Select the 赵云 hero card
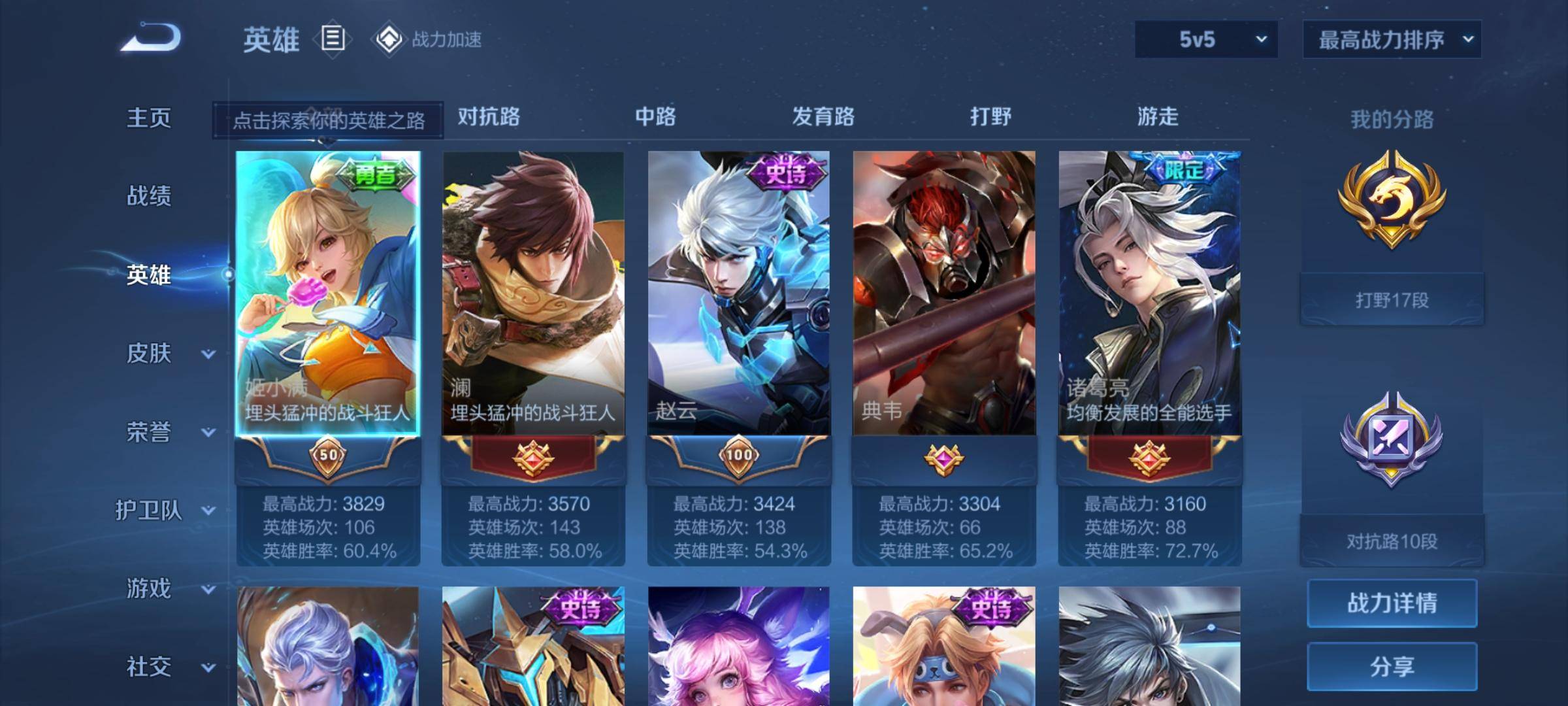Screen dimensions: 1568x706 pos(739,294)
